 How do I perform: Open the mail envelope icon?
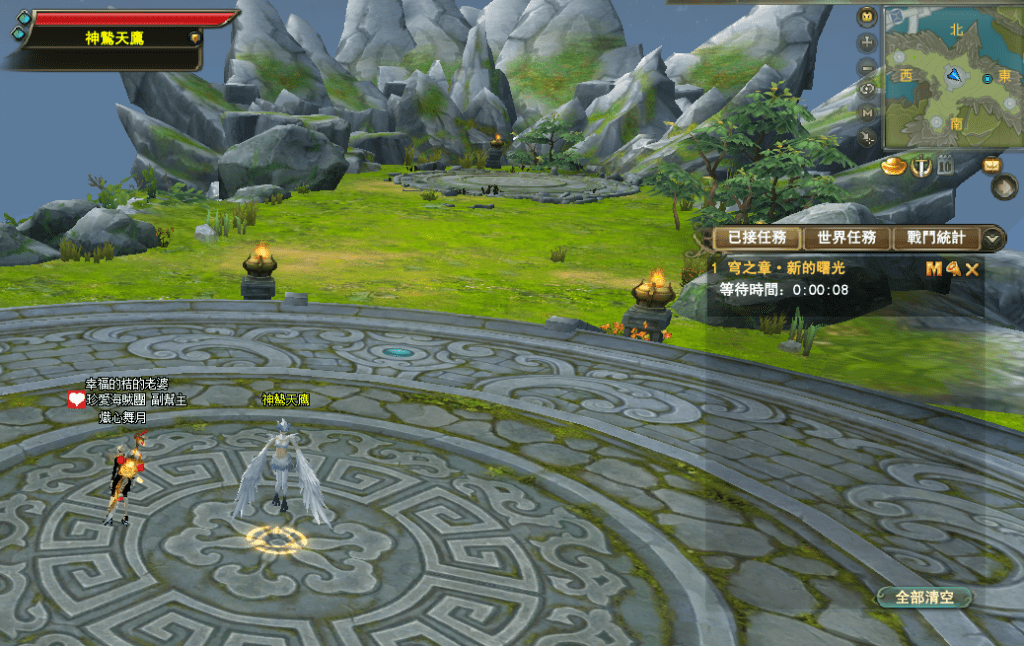point(993,164)
